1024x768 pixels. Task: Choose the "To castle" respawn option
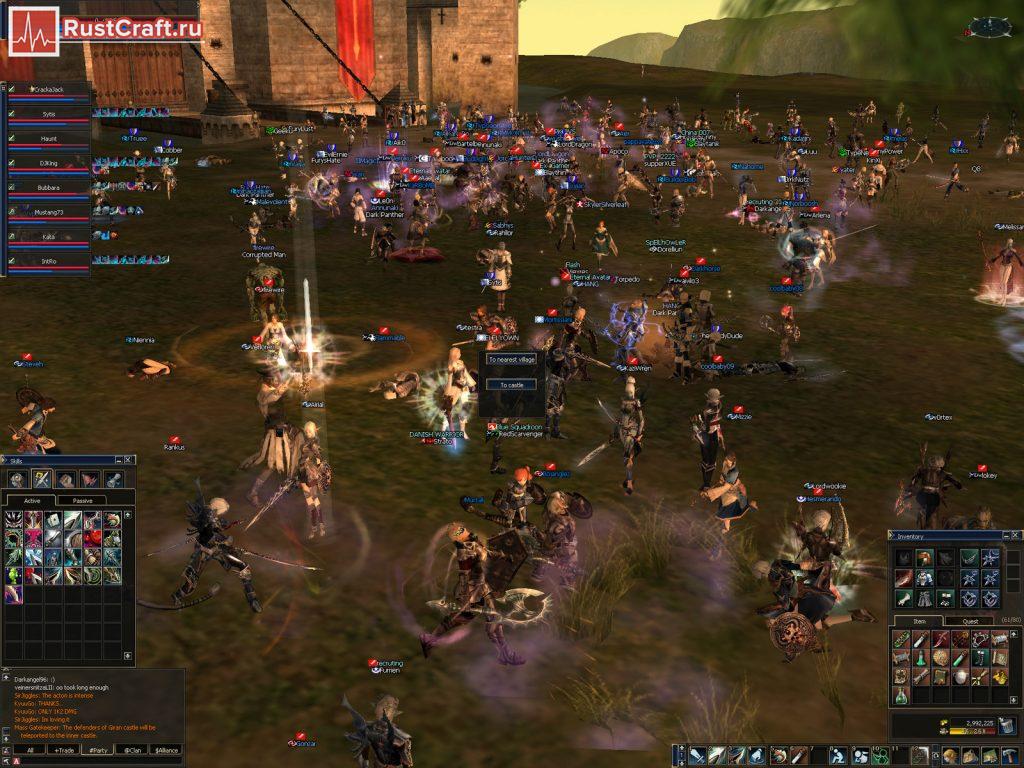[510, 384]
